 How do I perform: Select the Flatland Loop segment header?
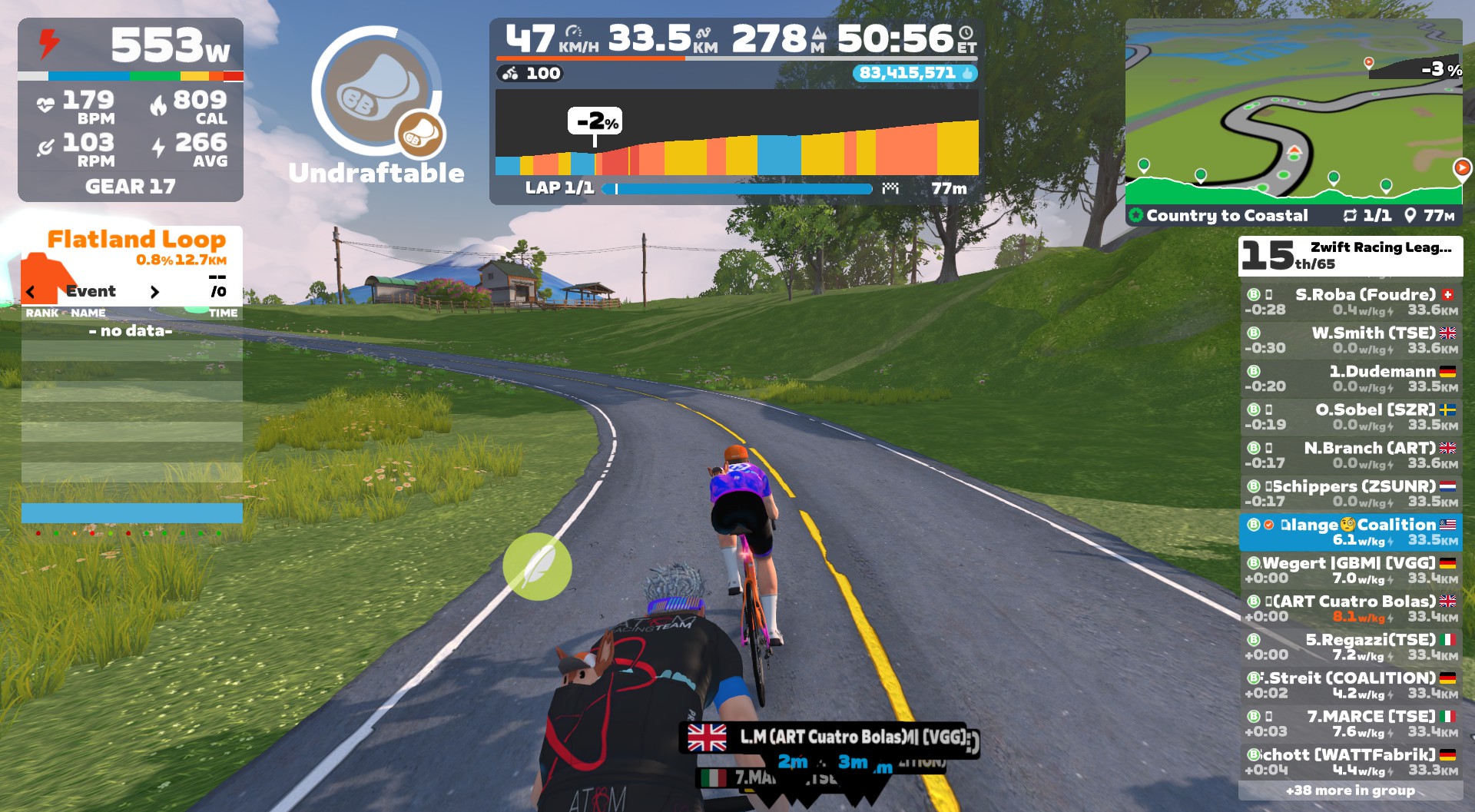tap(136, 240)
